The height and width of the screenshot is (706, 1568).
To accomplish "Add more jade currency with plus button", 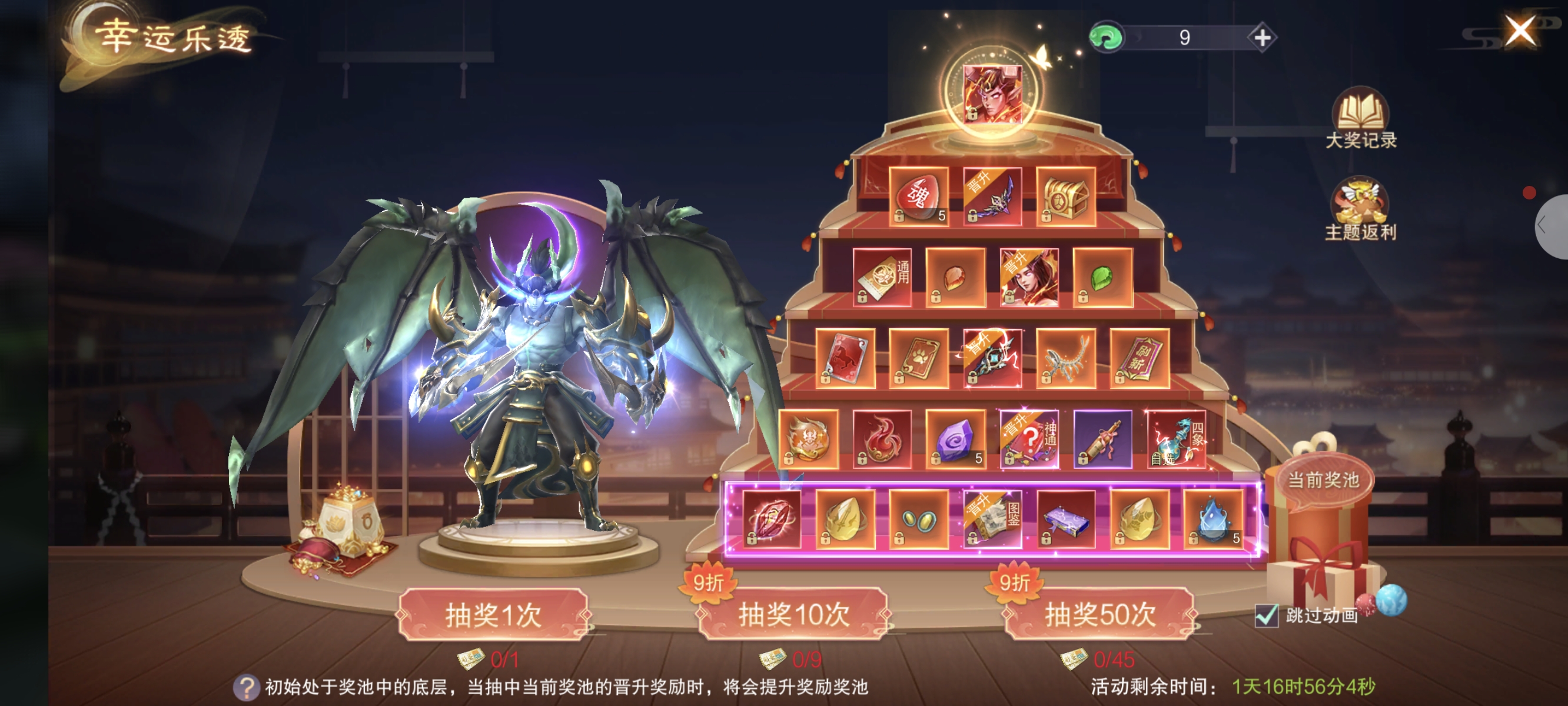I will point(1262,38).
